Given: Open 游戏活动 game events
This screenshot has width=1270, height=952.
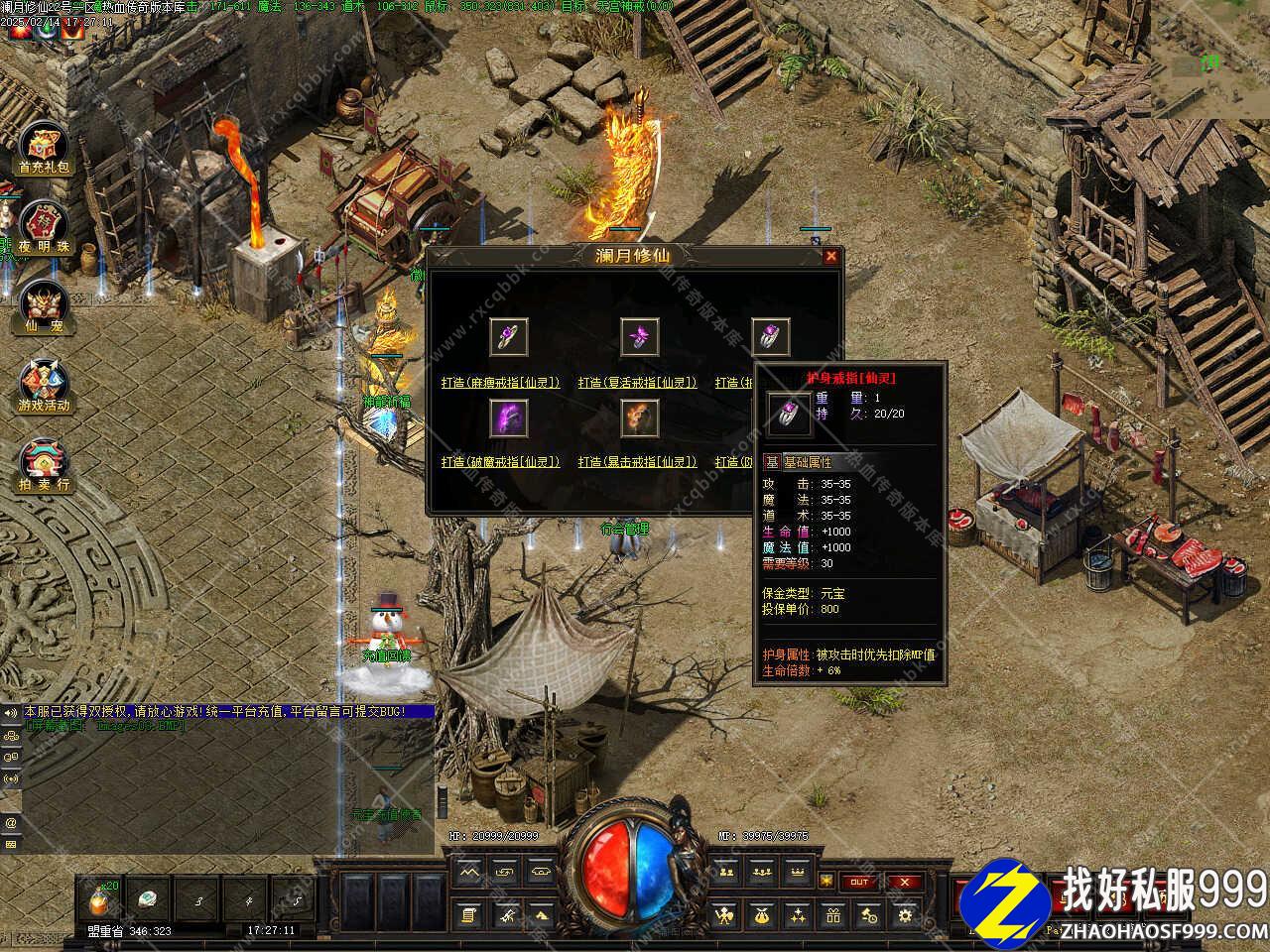Looking at the screenshot, I should click(x=45, y=386).
